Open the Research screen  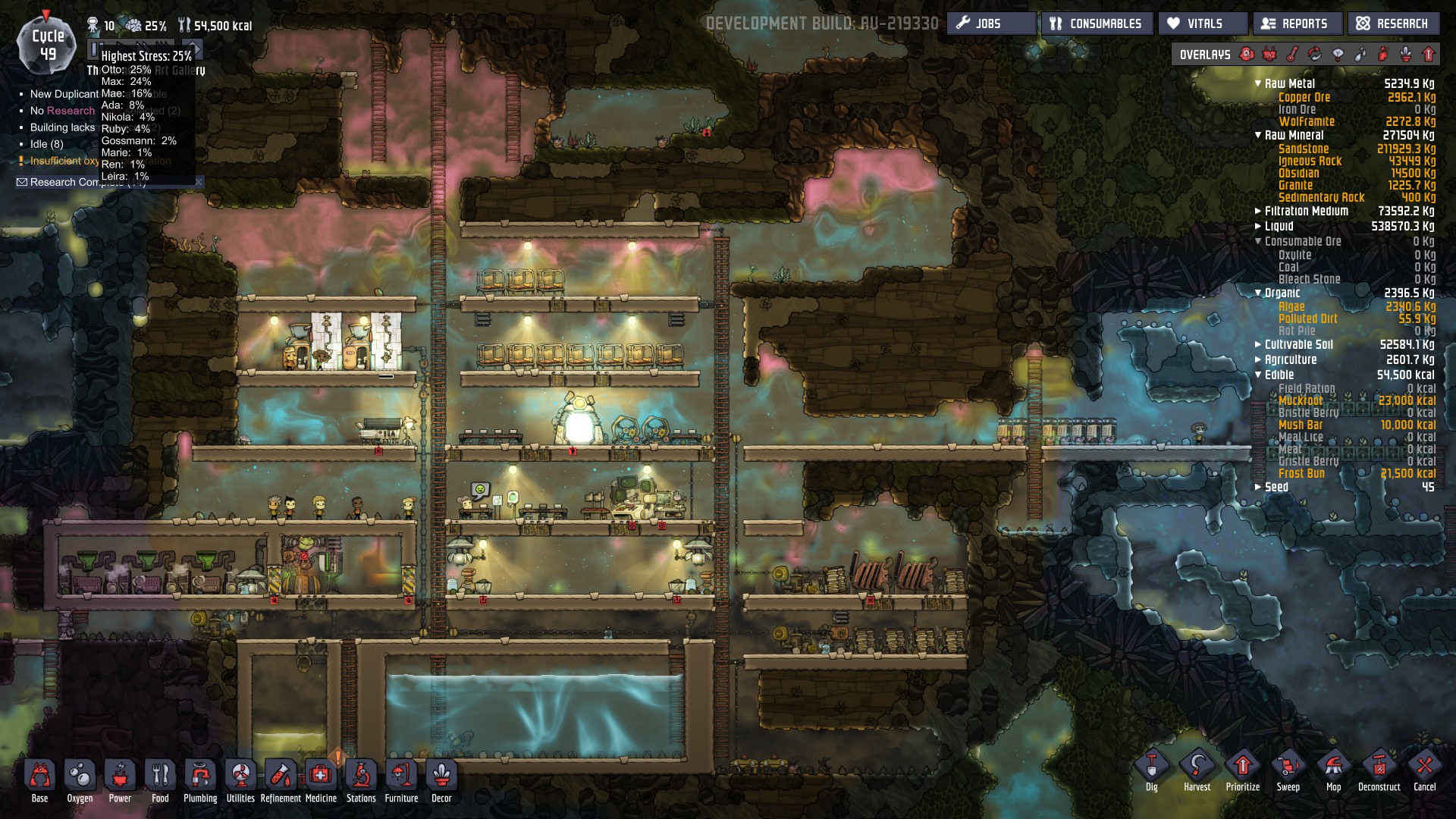click(x=1393, y=24)
